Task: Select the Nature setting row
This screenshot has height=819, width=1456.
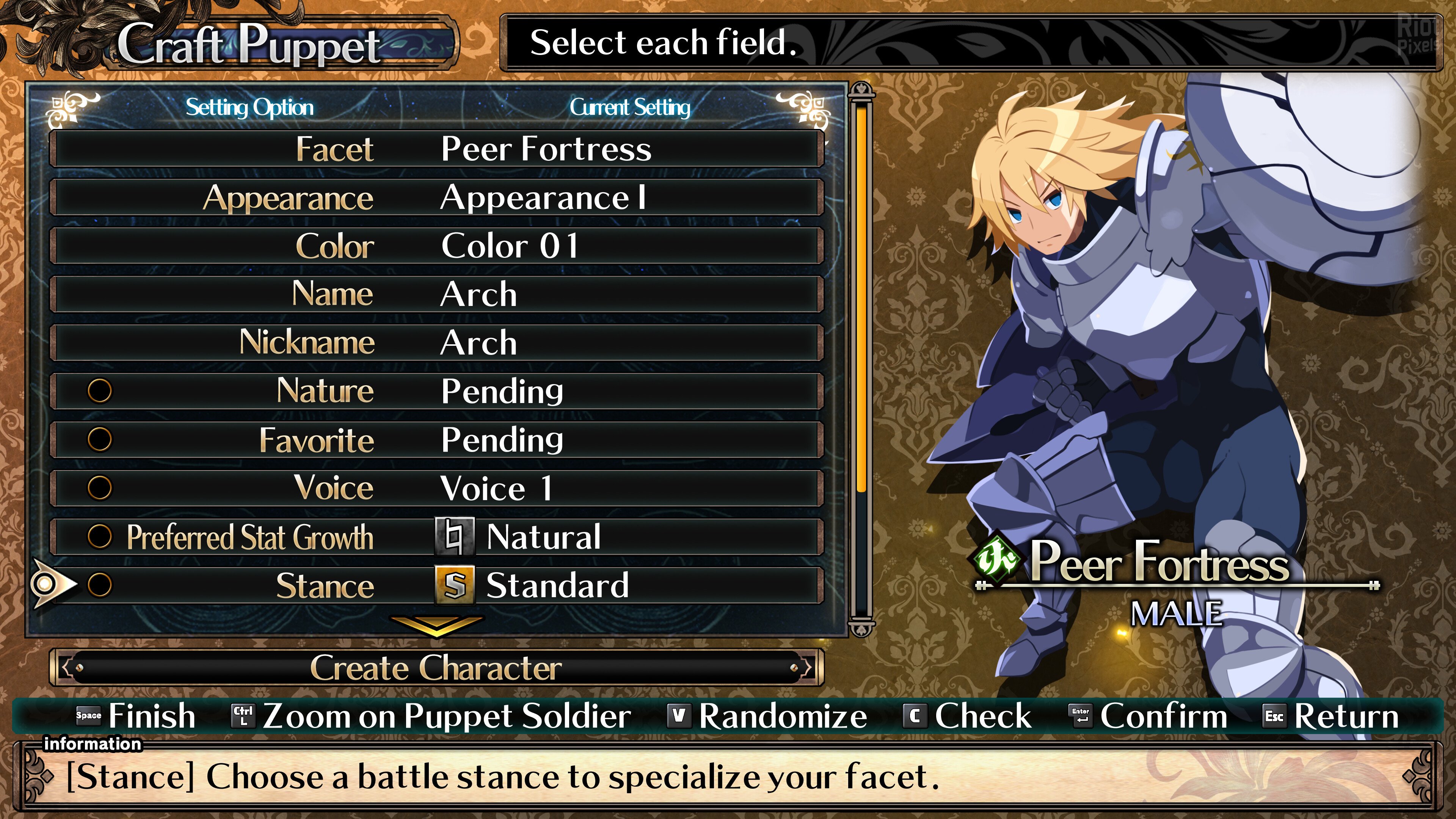Action: 436,391
